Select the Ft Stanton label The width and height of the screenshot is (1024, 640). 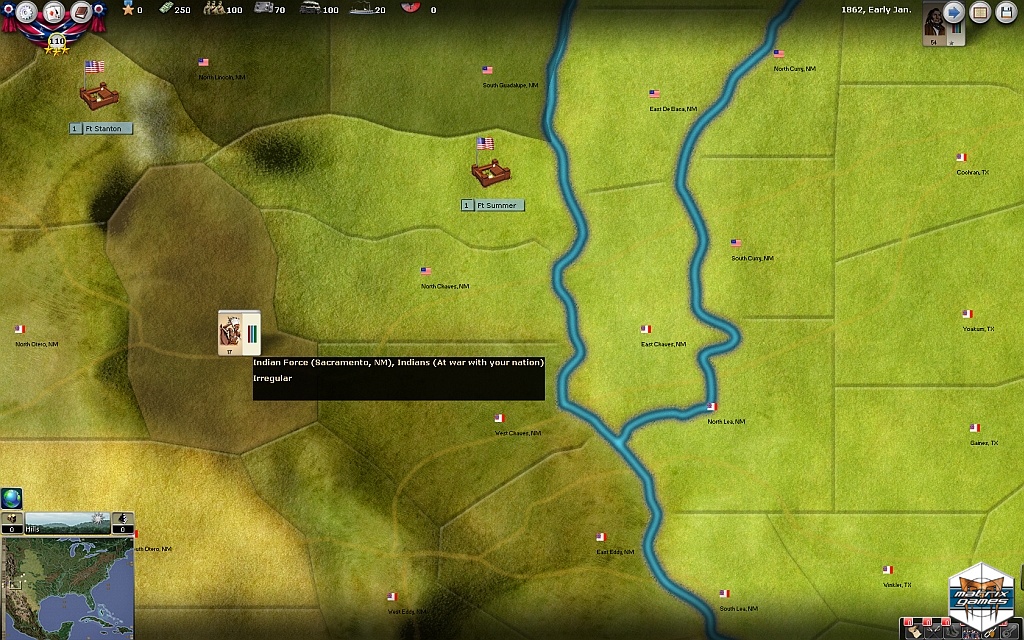[x=100, y=129]
